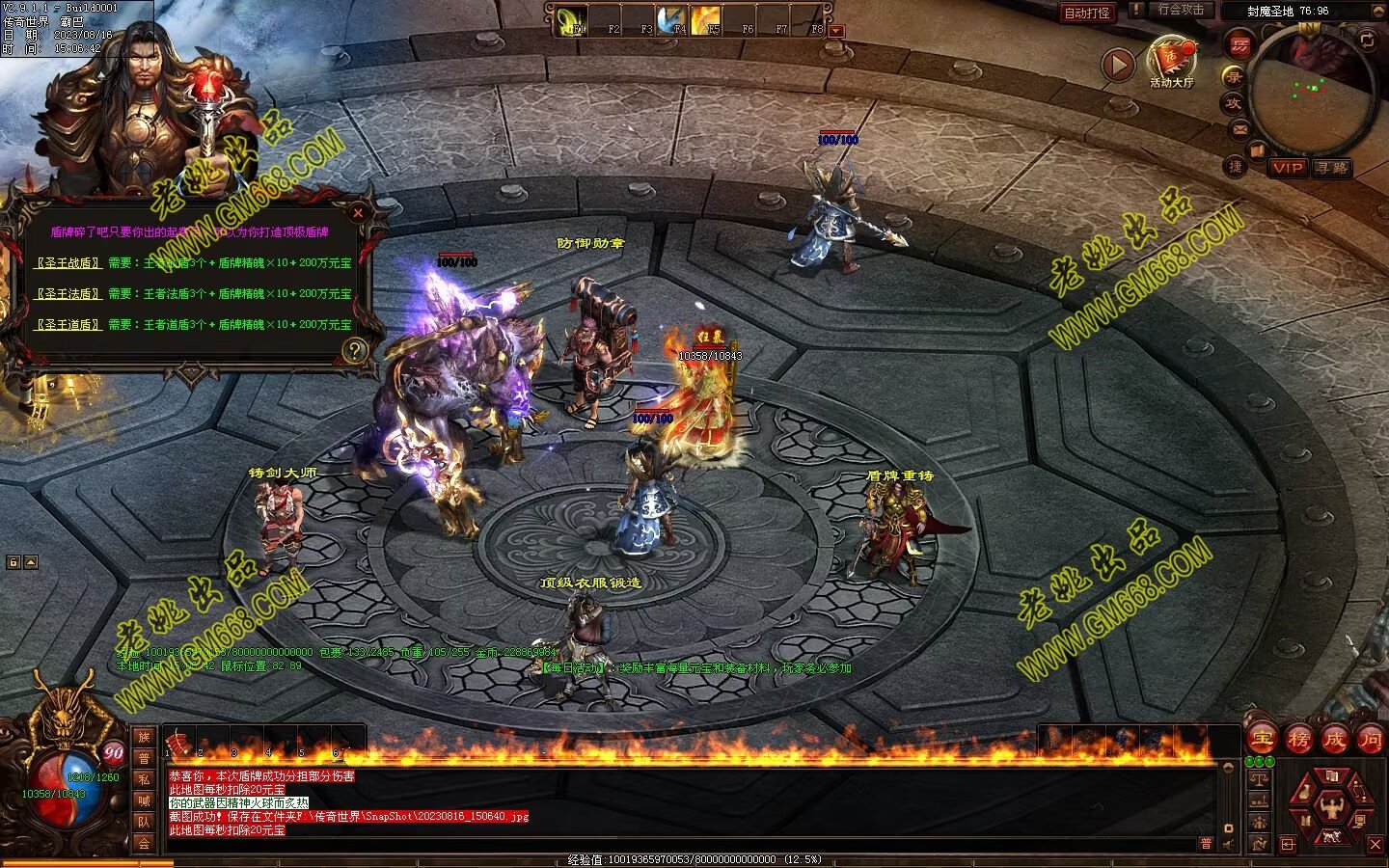Open the 活动大厅 event hall
The width and height of the screenshot is (1389, 868).
pos(1171,58)
